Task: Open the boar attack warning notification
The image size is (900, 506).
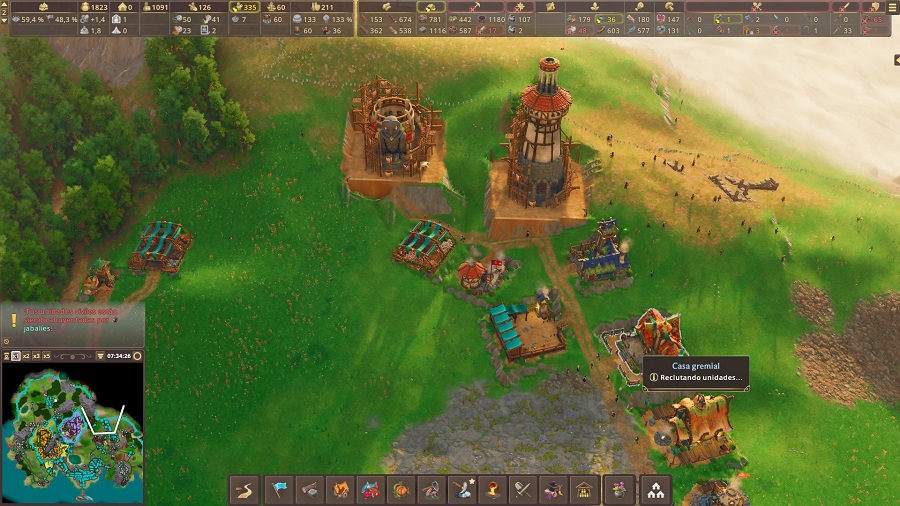Action: [x=72, y=319]
